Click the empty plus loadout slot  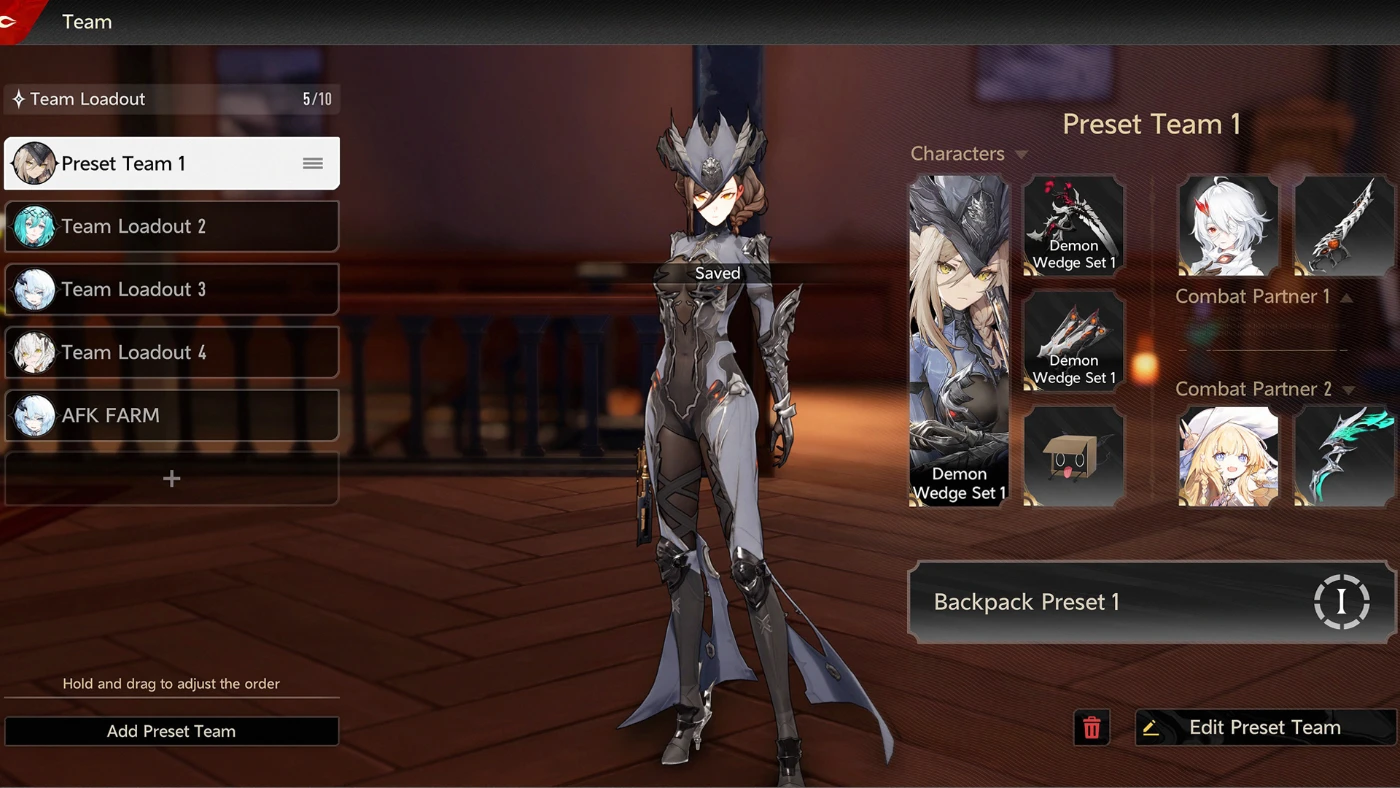coord(172,479)
